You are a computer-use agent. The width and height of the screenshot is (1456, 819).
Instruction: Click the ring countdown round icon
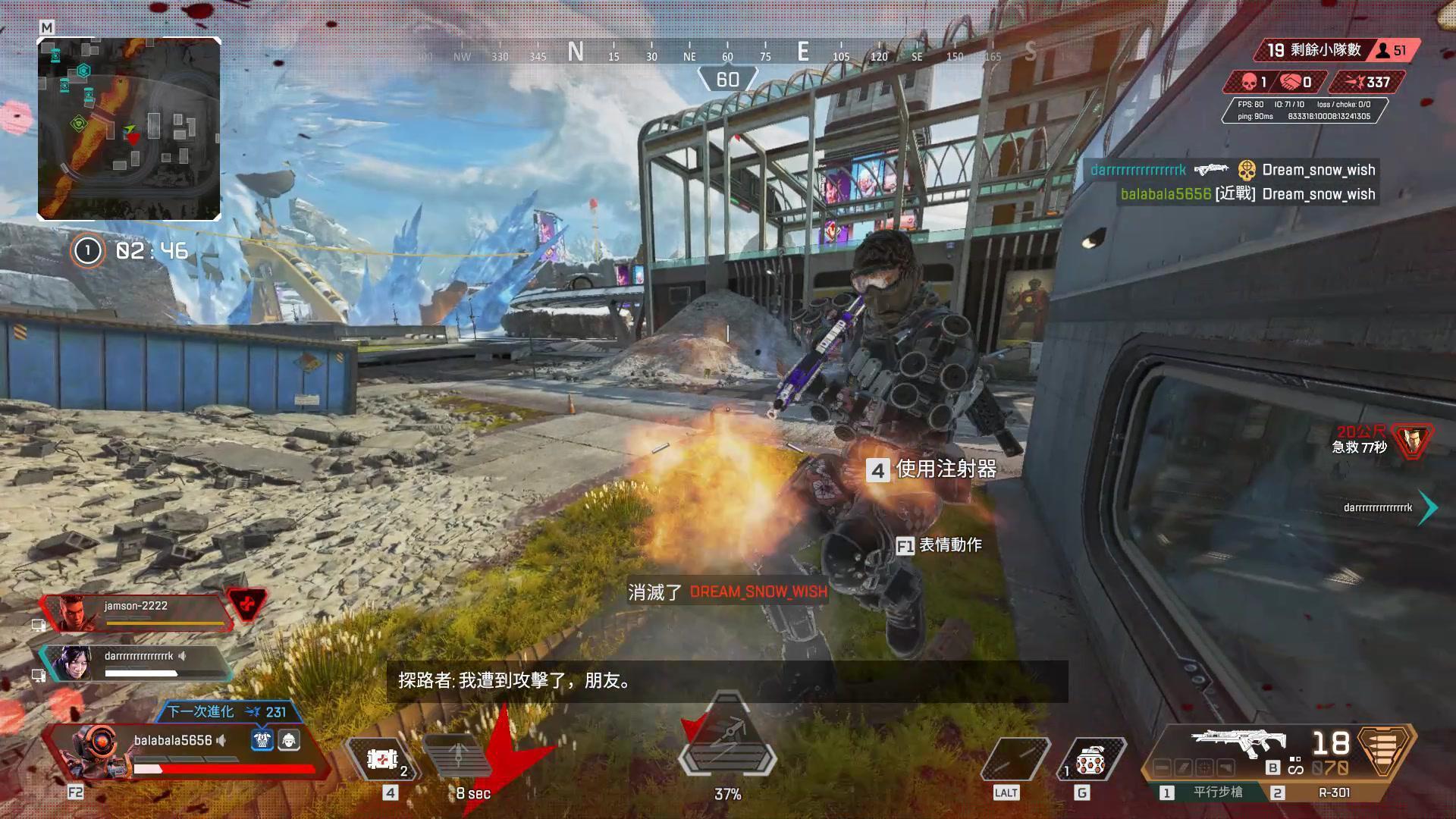(87, 250)
